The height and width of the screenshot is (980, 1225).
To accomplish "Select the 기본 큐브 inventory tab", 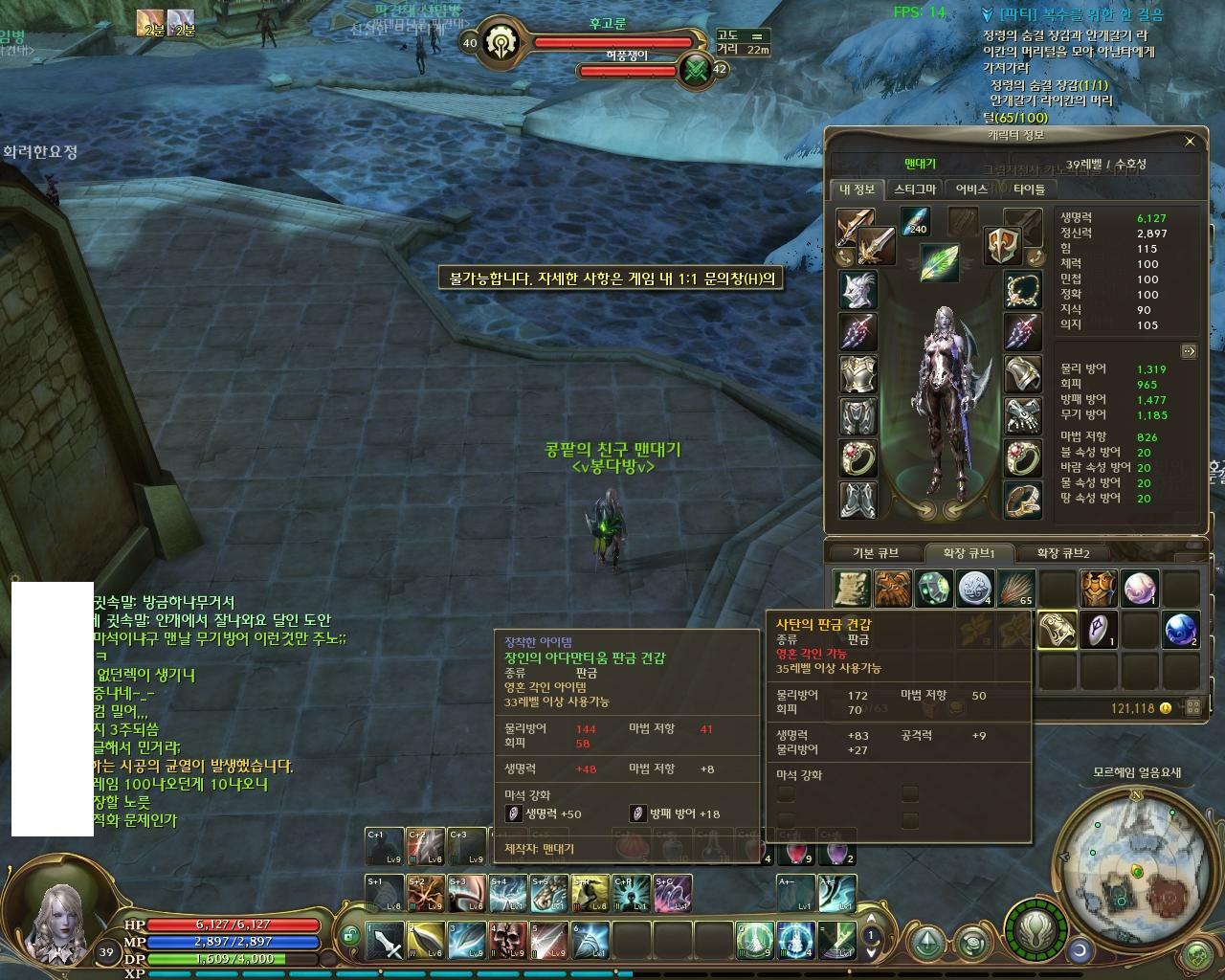I will pos(876,553).
